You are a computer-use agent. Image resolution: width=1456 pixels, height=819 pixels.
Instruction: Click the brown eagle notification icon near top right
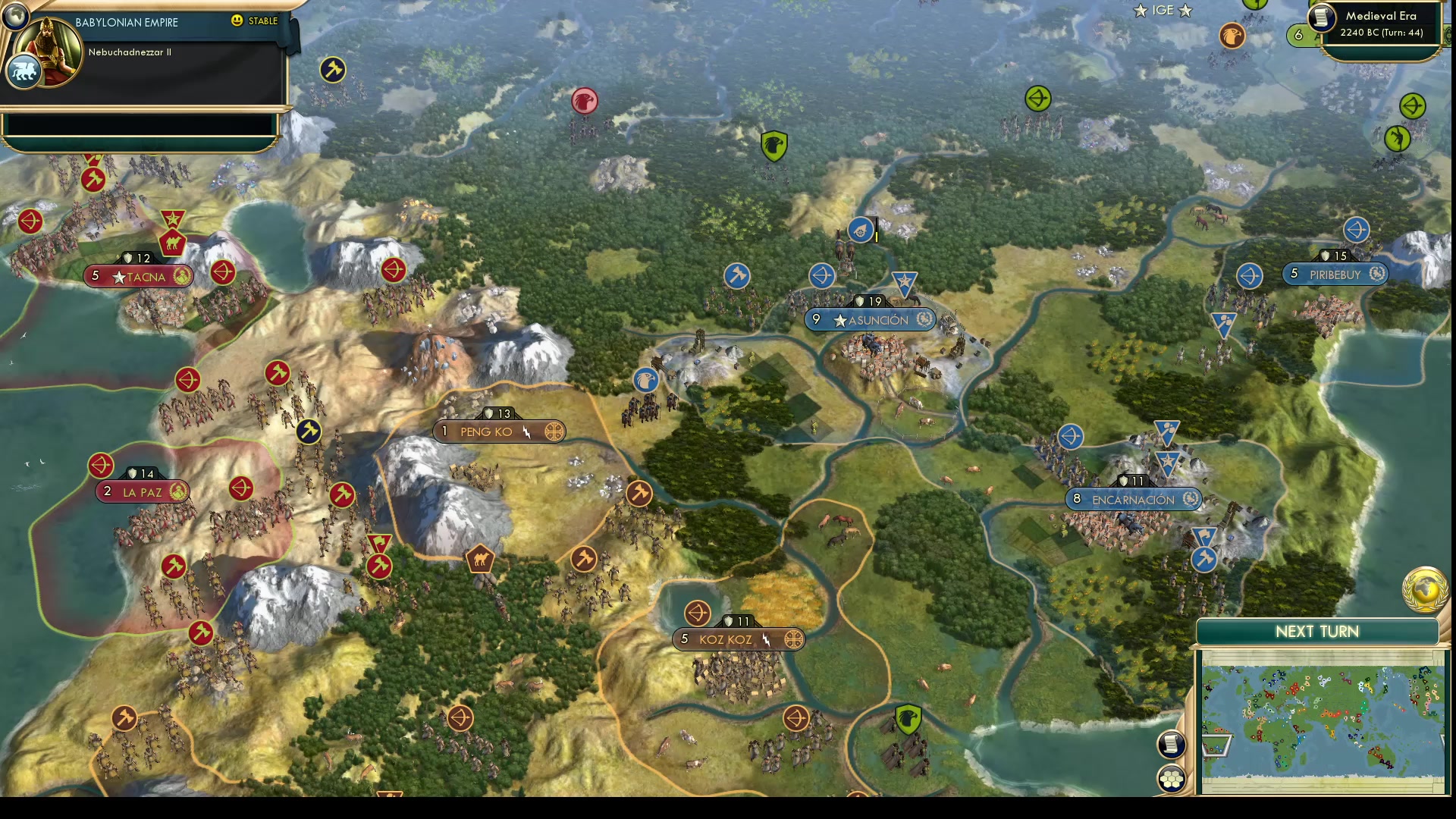pos(1232,35)
